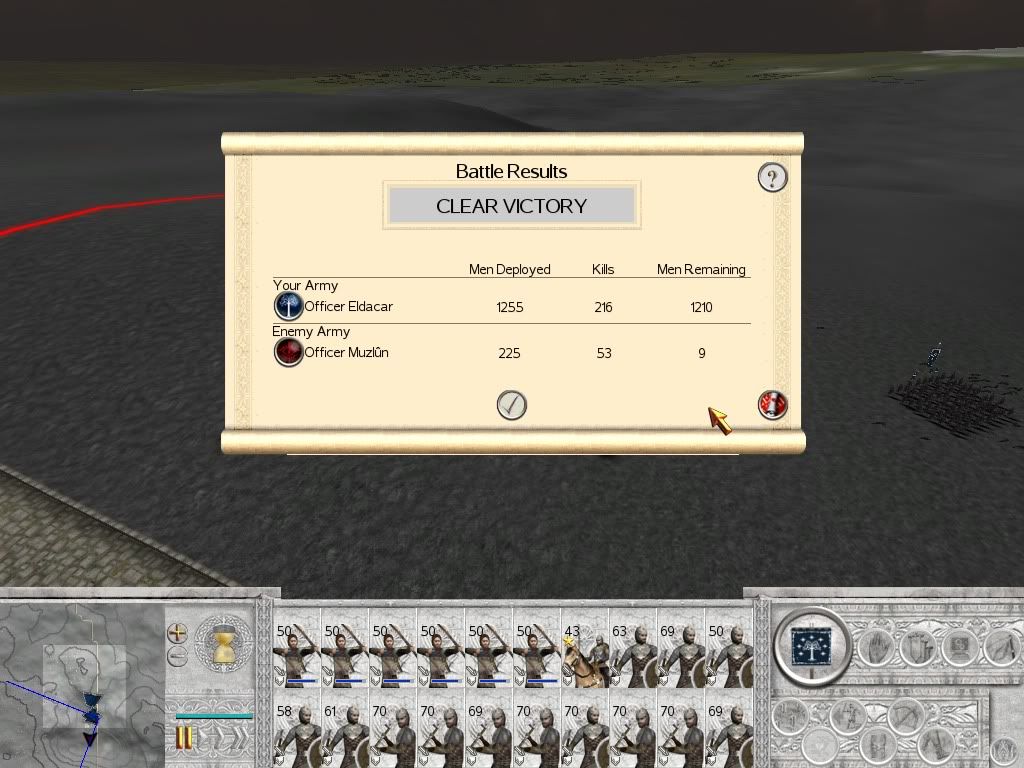Select the infantry unit card showing 61 men
The image size is (1024, 768).
click(x=344, y=735)
